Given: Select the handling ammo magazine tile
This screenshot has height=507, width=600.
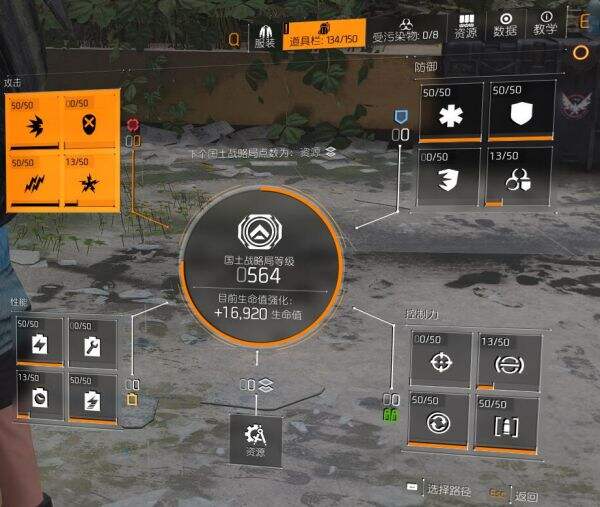Looking at the screenshot, I should 509,422.
